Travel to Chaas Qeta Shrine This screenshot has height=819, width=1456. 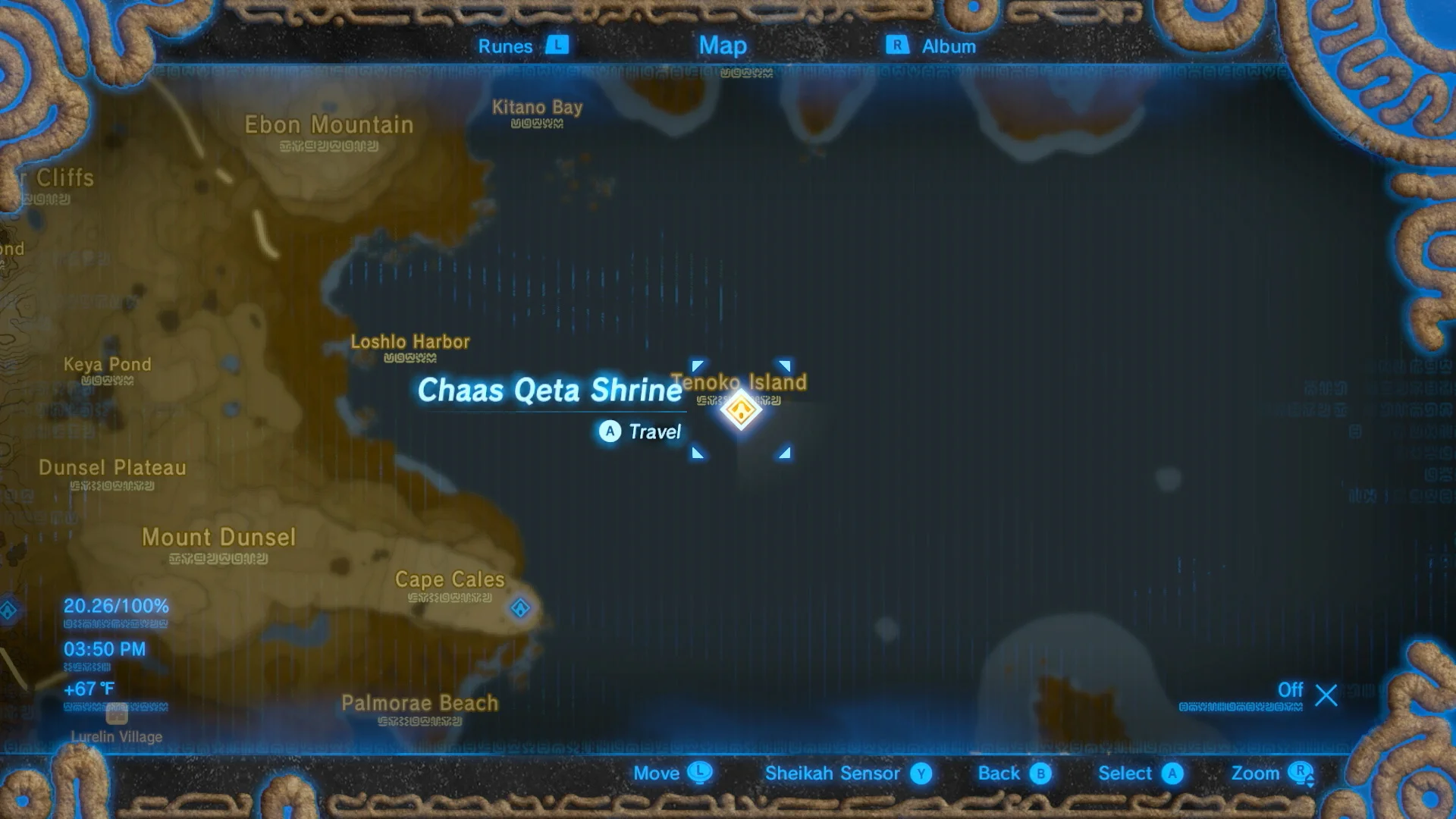pos(641,431)
